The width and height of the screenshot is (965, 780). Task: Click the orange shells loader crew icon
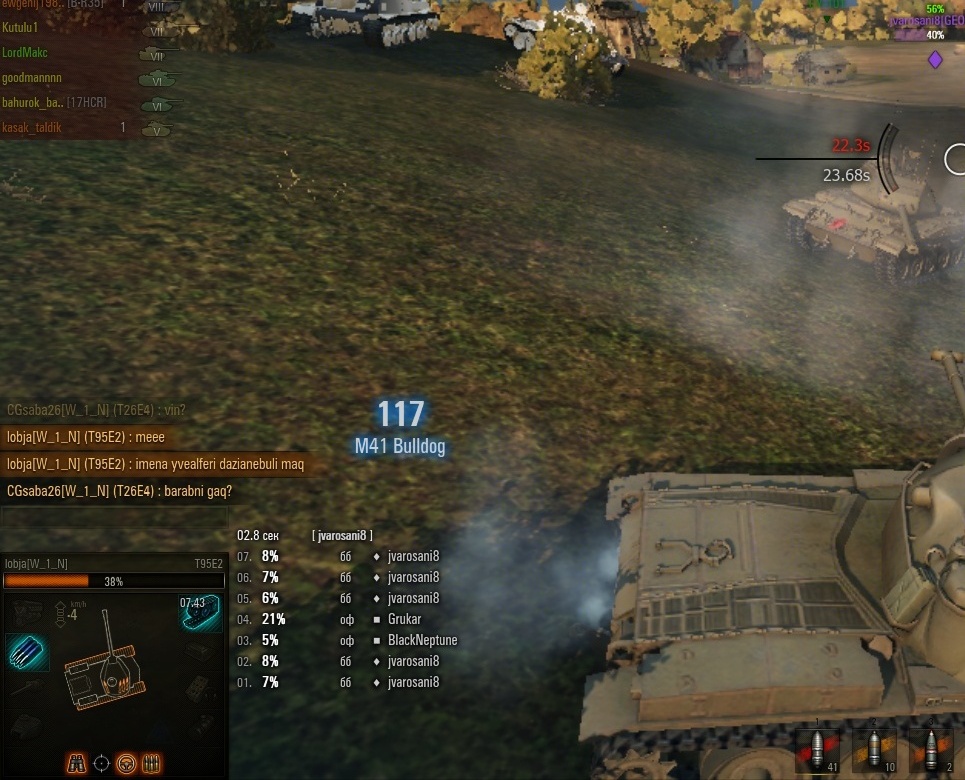pos(152,763)
